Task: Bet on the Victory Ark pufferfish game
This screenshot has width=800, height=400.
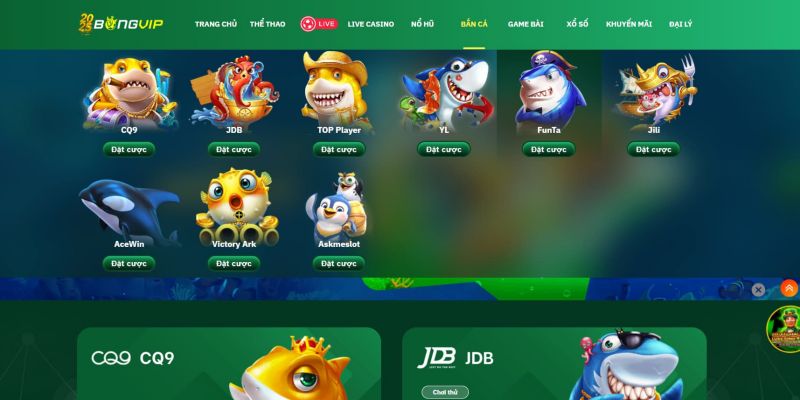Action: 234,263
